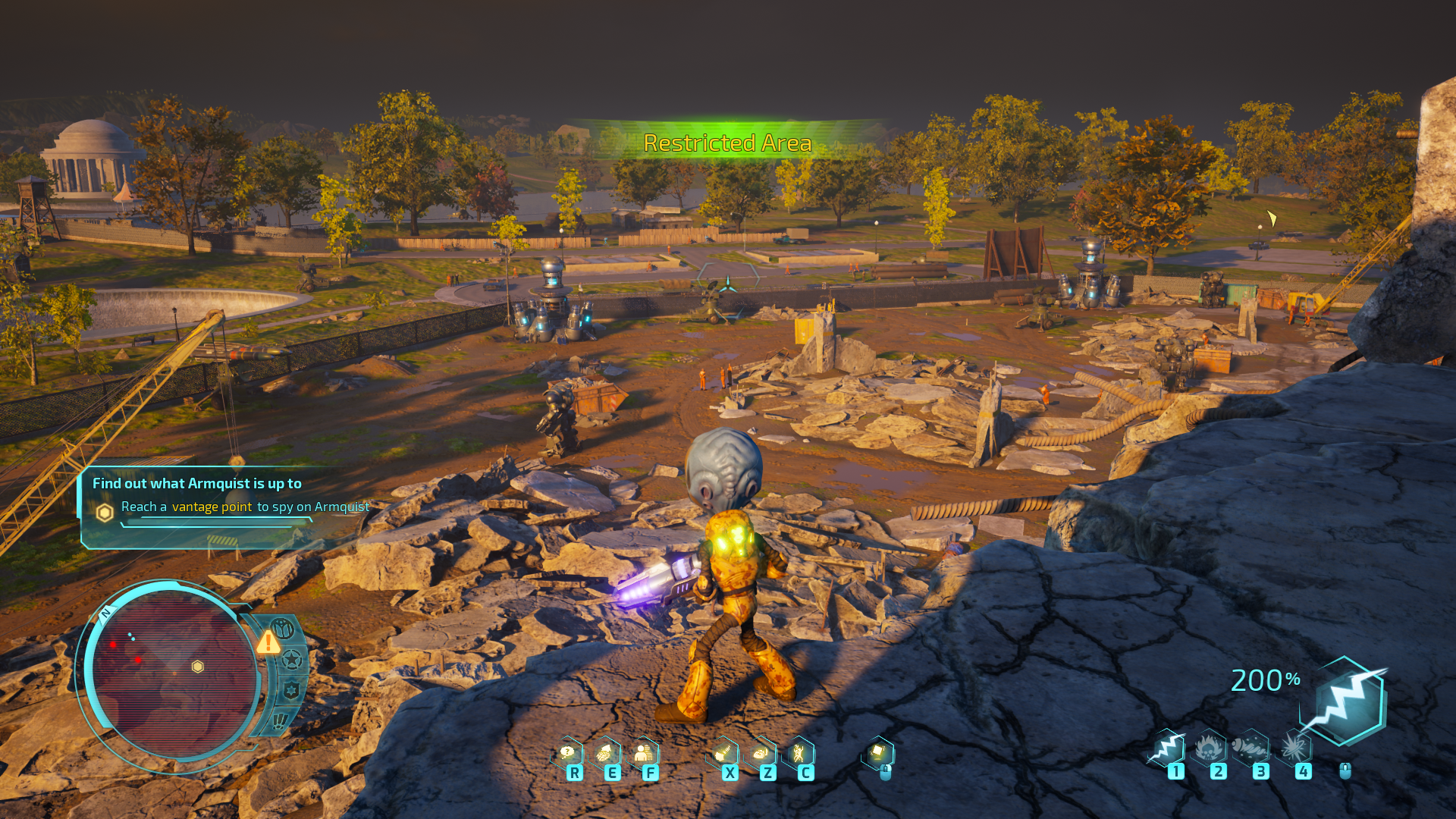Use the brain extraction ability icon

[605, 753]
